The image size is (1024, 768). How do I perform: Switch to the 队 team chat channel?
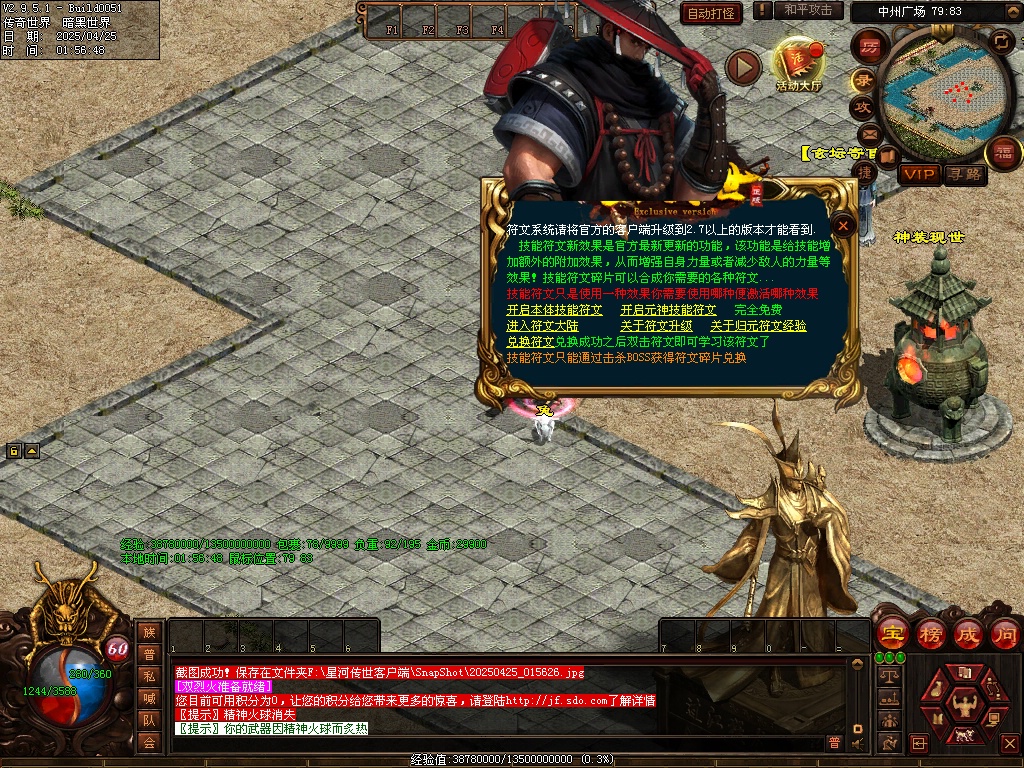tap(149, 720)
